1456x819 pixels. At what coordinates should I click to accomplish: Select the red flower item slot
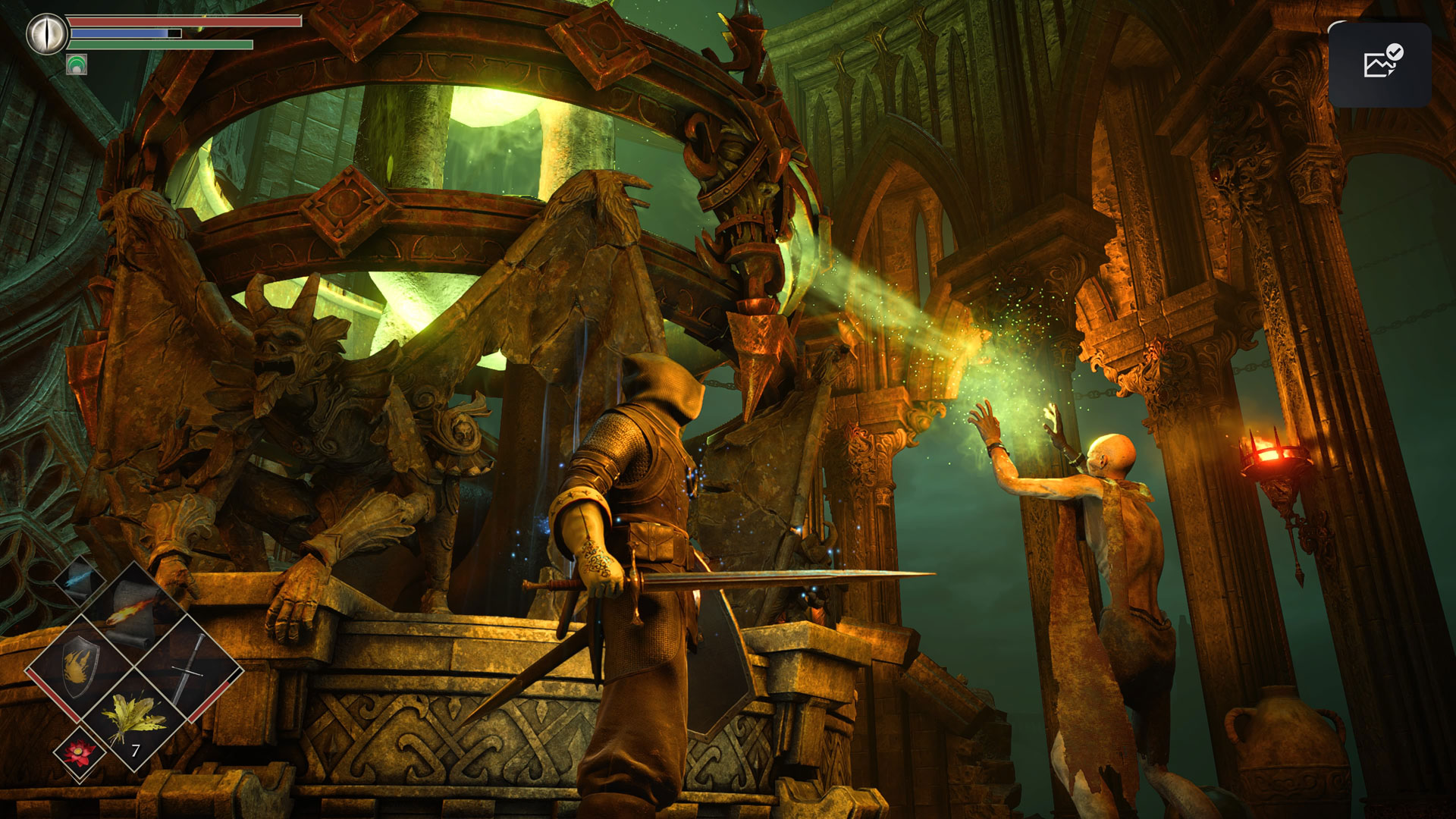tap(79, 753)
